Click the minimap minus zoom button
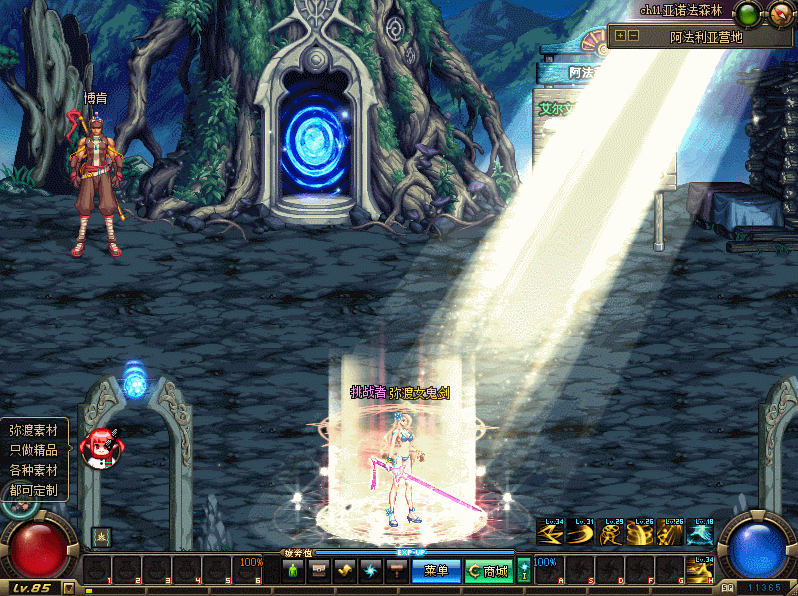This screenshot has width=798, height=596. click(x=634, y=35)
